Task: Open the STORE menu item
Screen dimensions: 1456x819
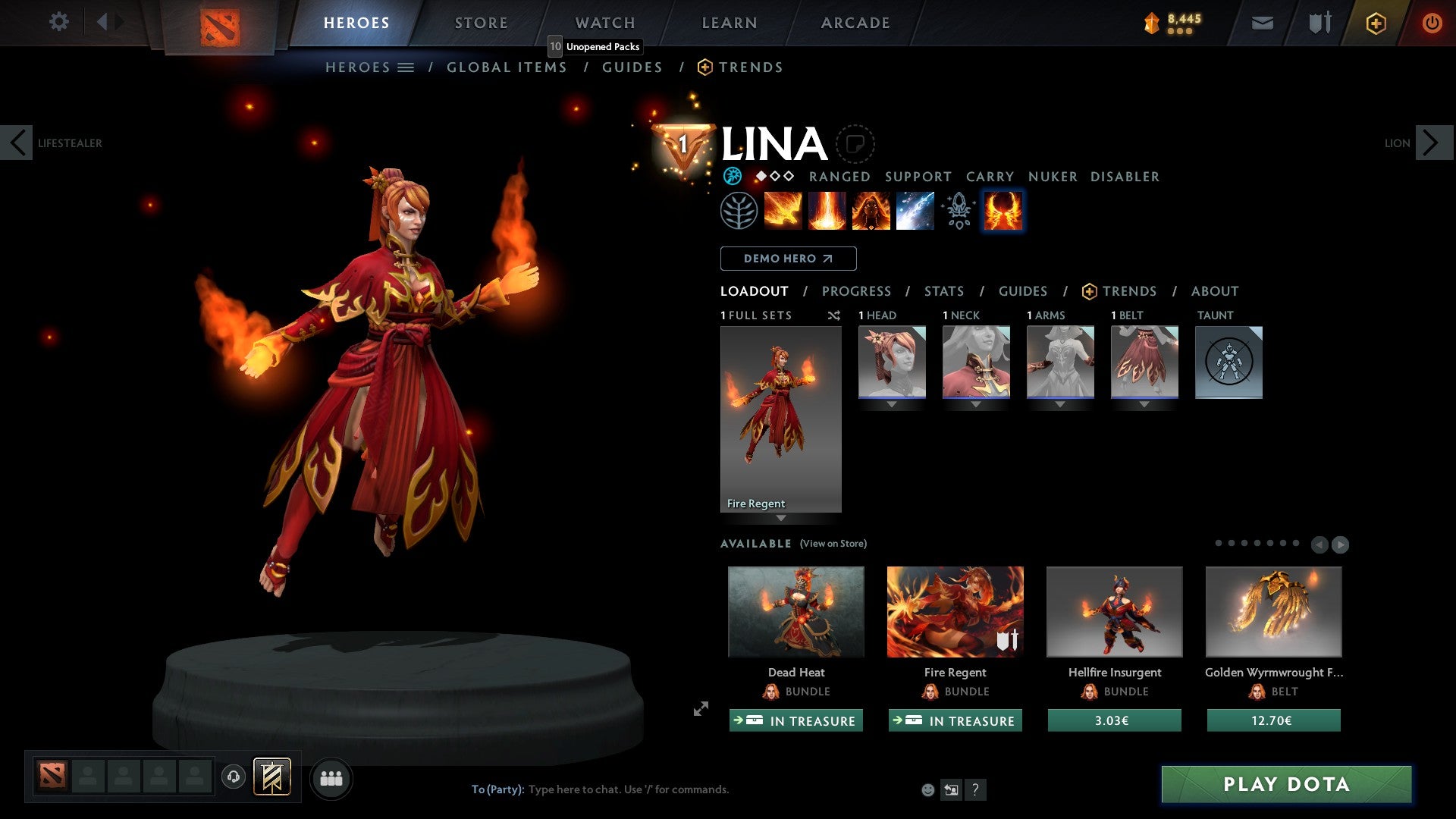Action: click(x=481, y=22)
